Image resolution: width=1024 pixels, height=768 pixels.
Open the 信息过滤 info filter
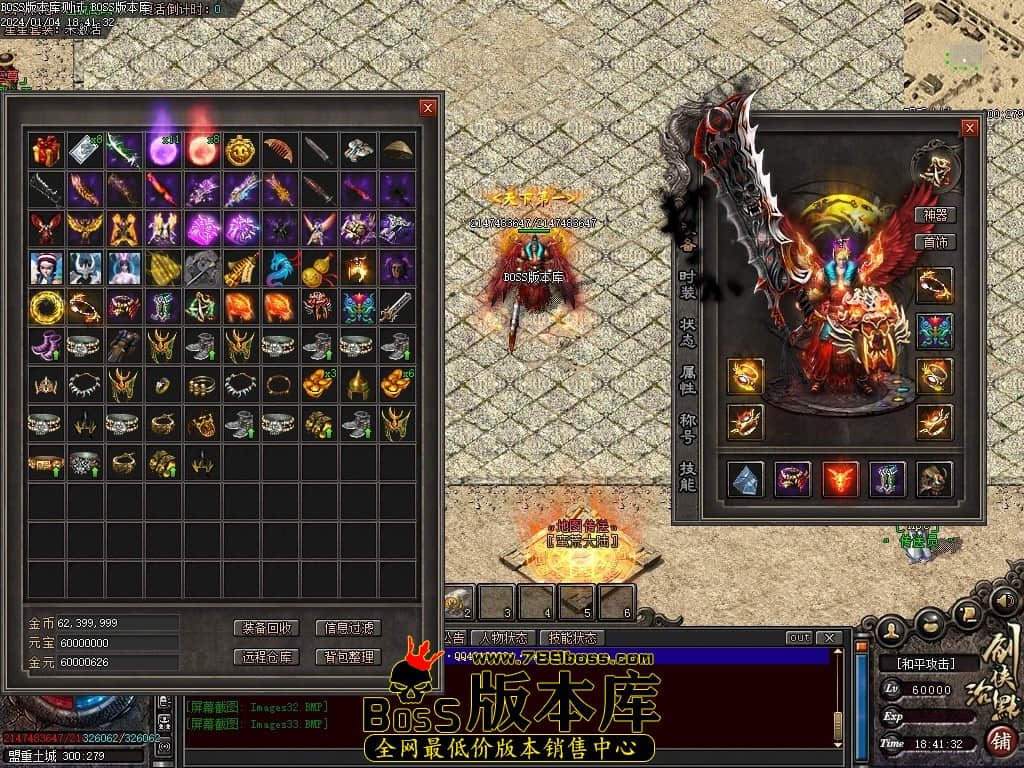348,628
